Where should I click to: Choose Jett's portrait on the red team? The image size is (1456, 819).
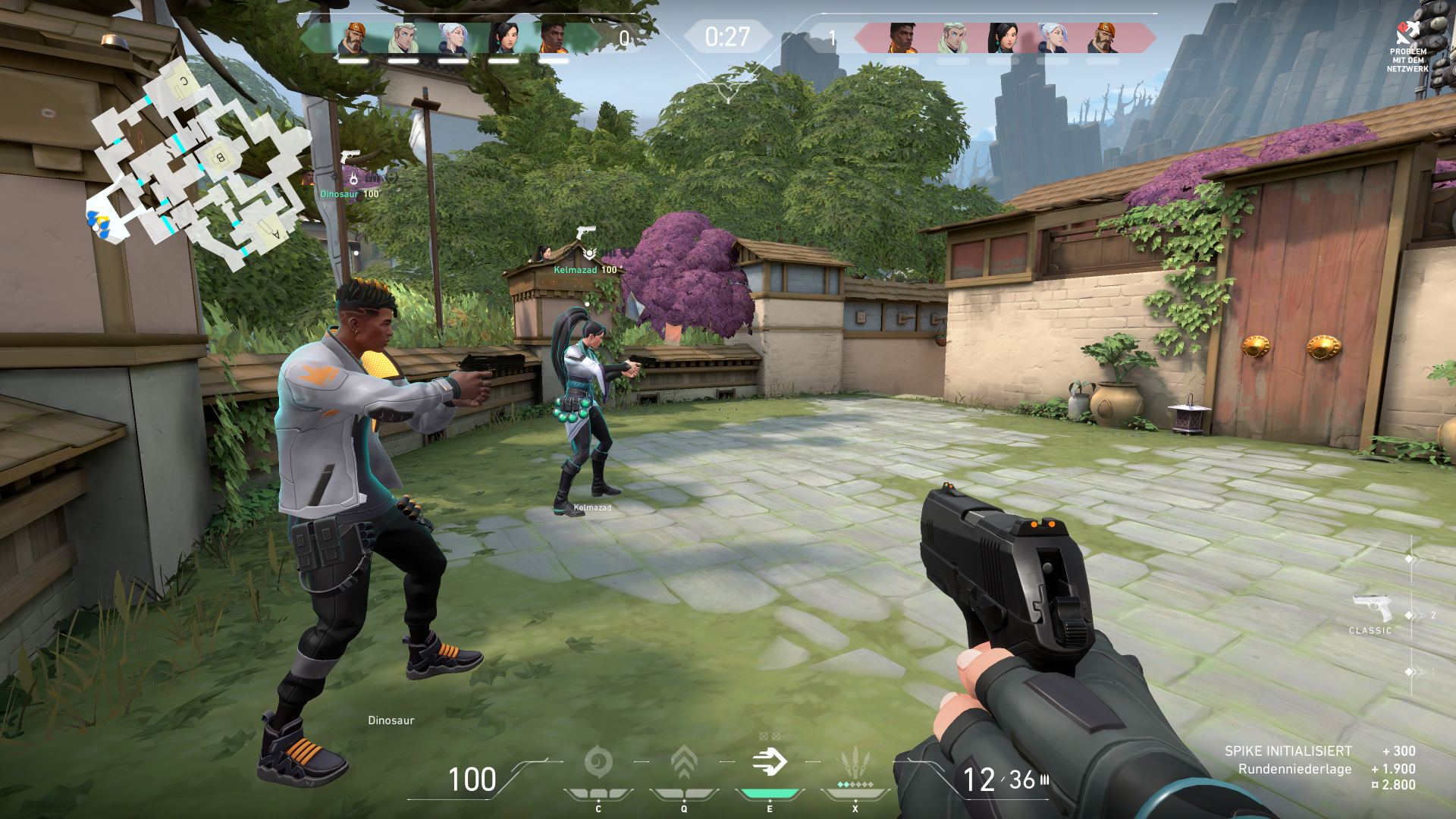(x=1053, y=38)
